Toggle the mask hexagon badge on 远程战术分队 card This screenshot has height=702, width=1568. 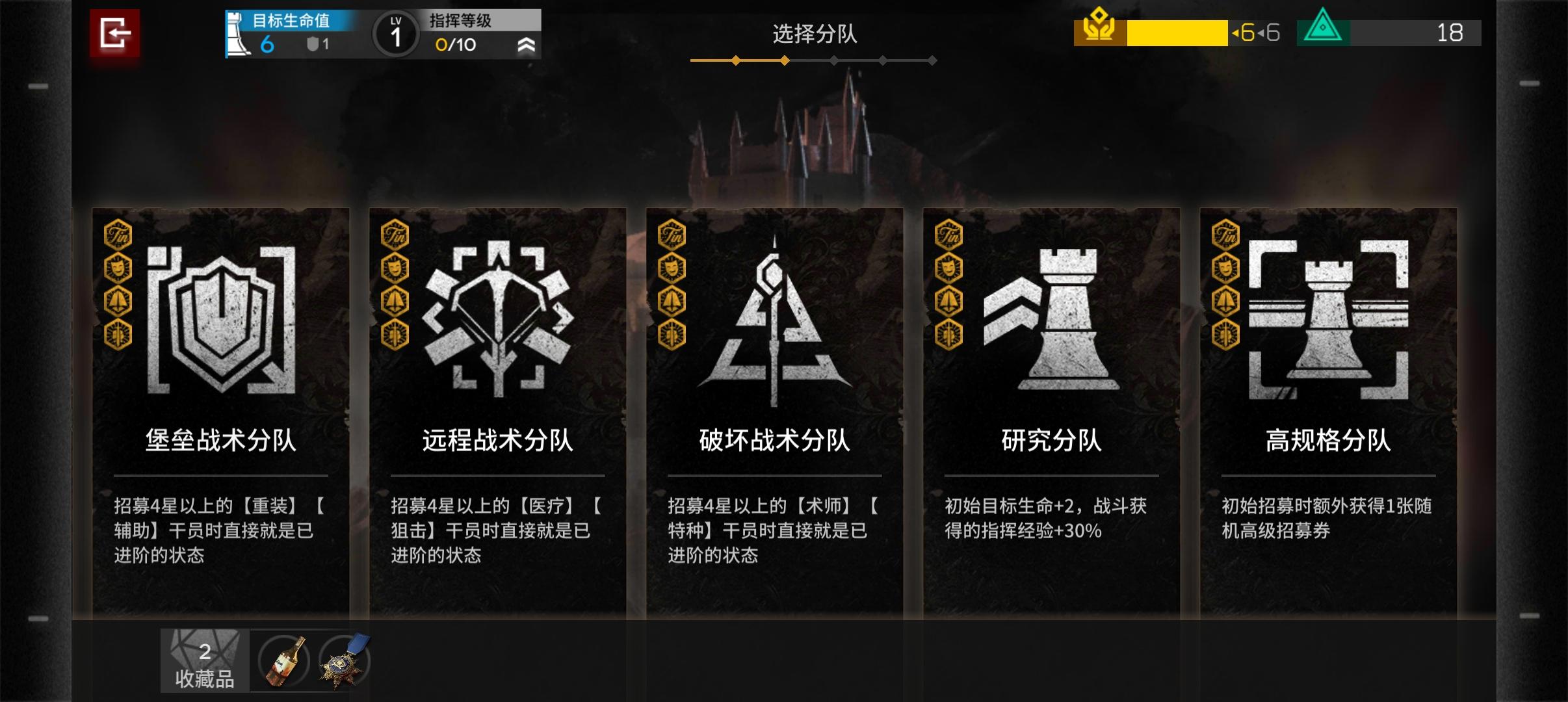(x=395, y=269)
